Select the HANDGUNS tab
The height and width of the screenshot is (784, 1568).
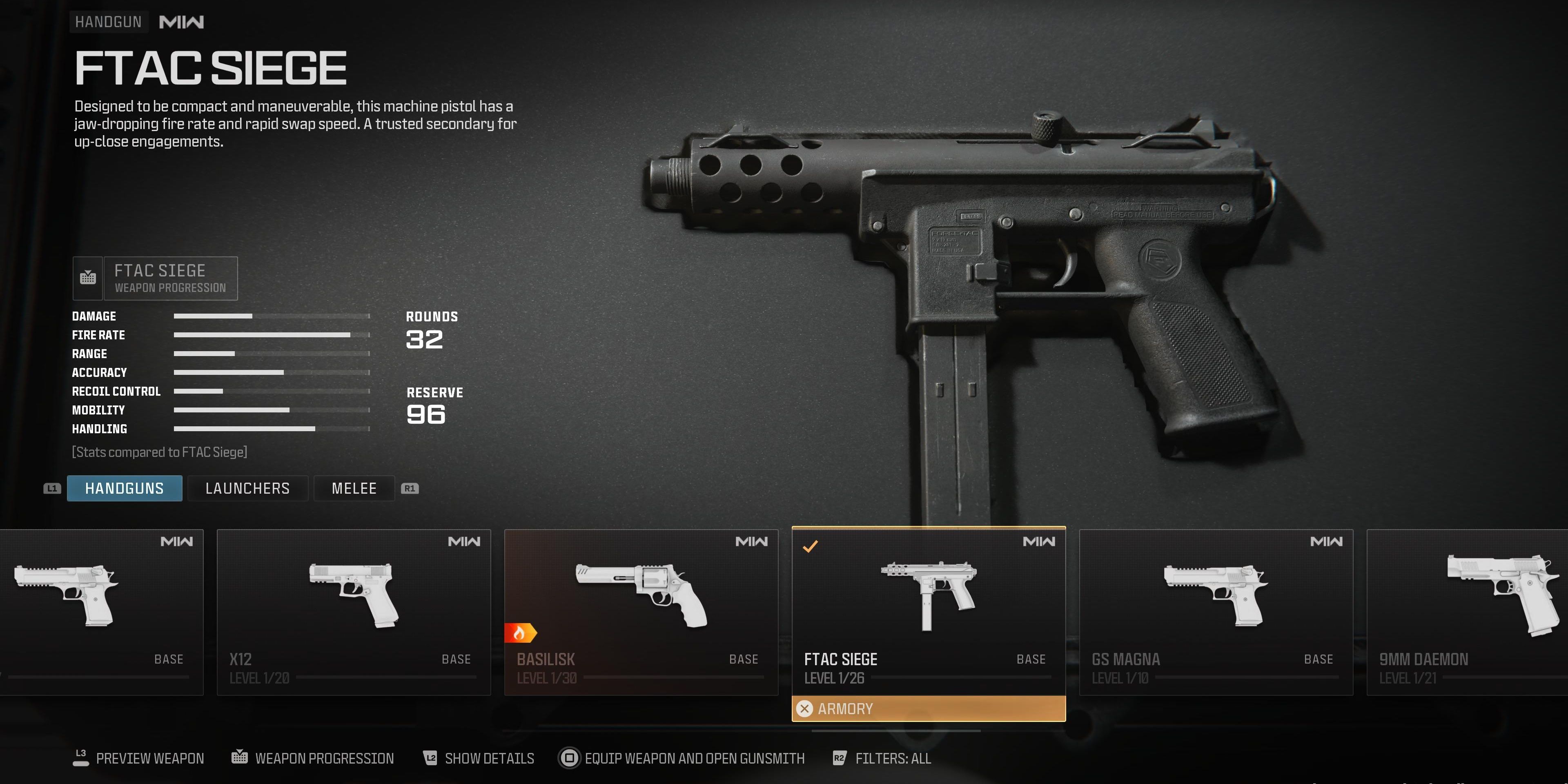(x=124, y=488)
